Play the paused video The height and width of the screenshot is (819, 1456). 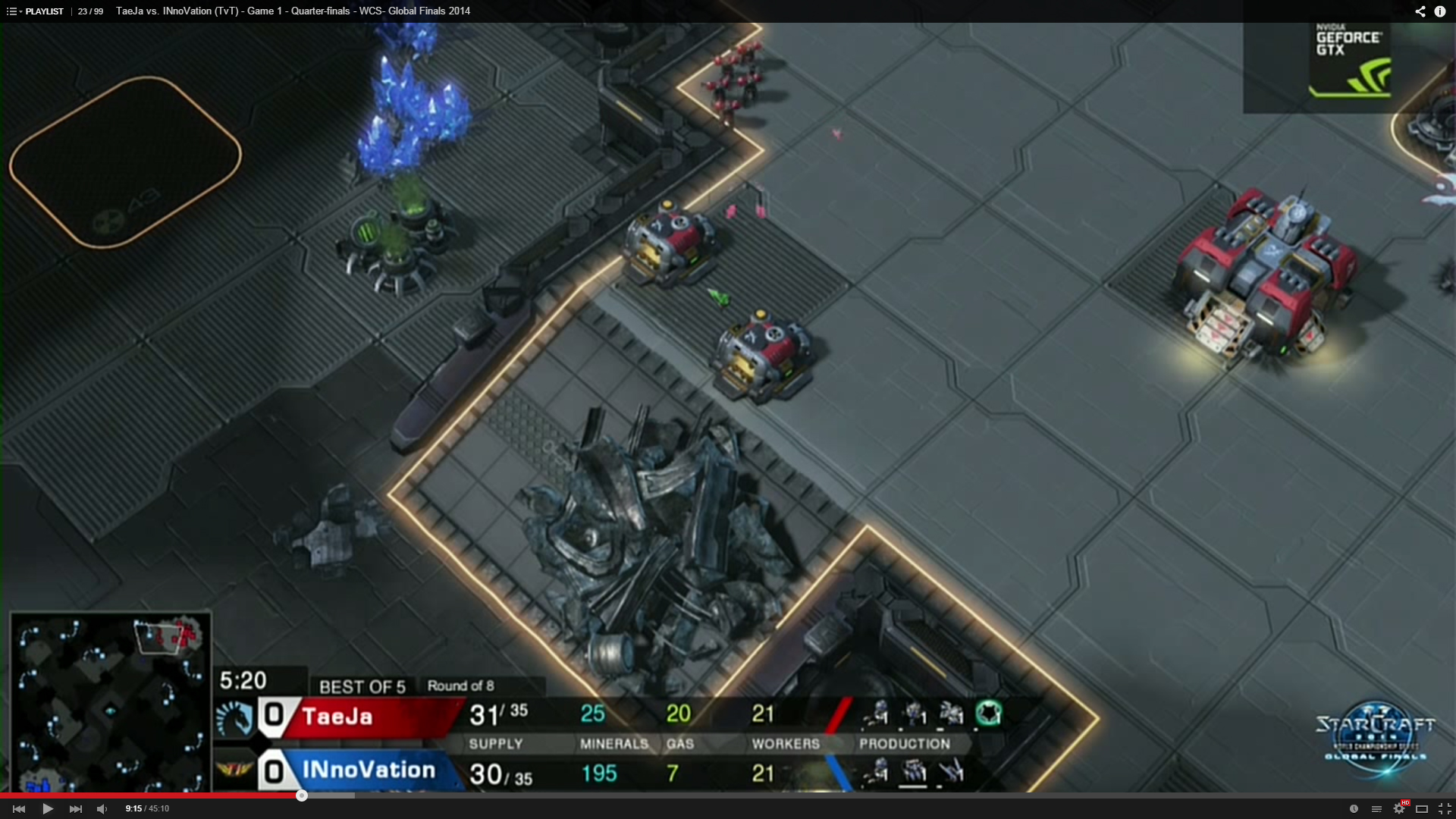pyautogui.click(x=48, y=808)
